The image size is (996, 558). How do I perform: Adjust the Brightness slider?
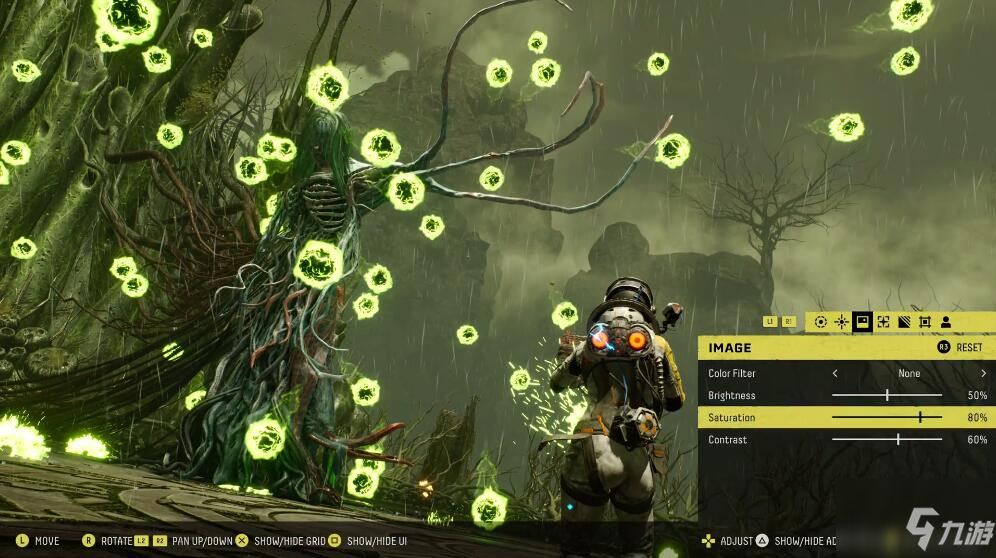click(887, 396)
